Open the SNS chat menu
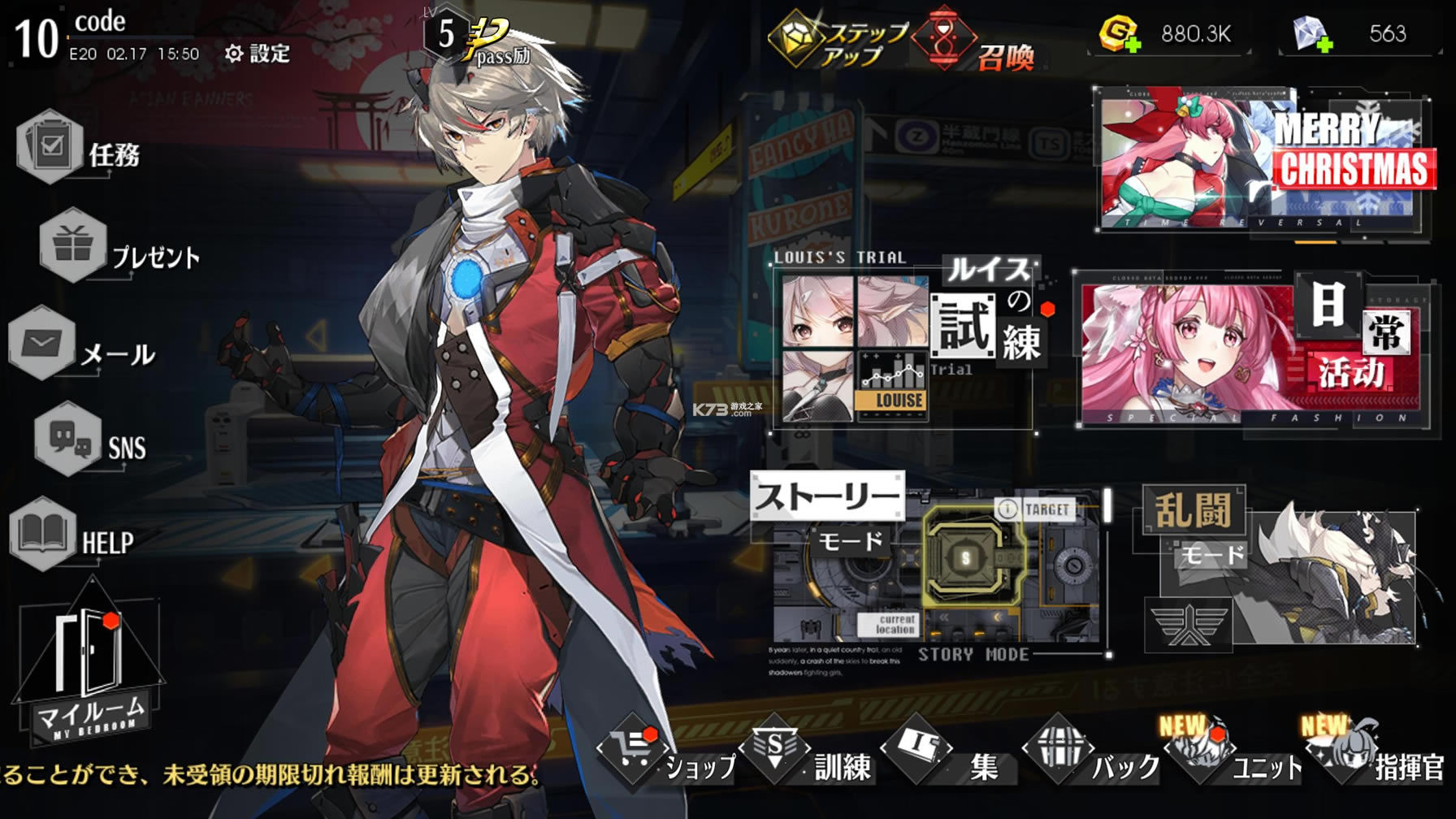Screen dimensions: 1456x819 89,441
